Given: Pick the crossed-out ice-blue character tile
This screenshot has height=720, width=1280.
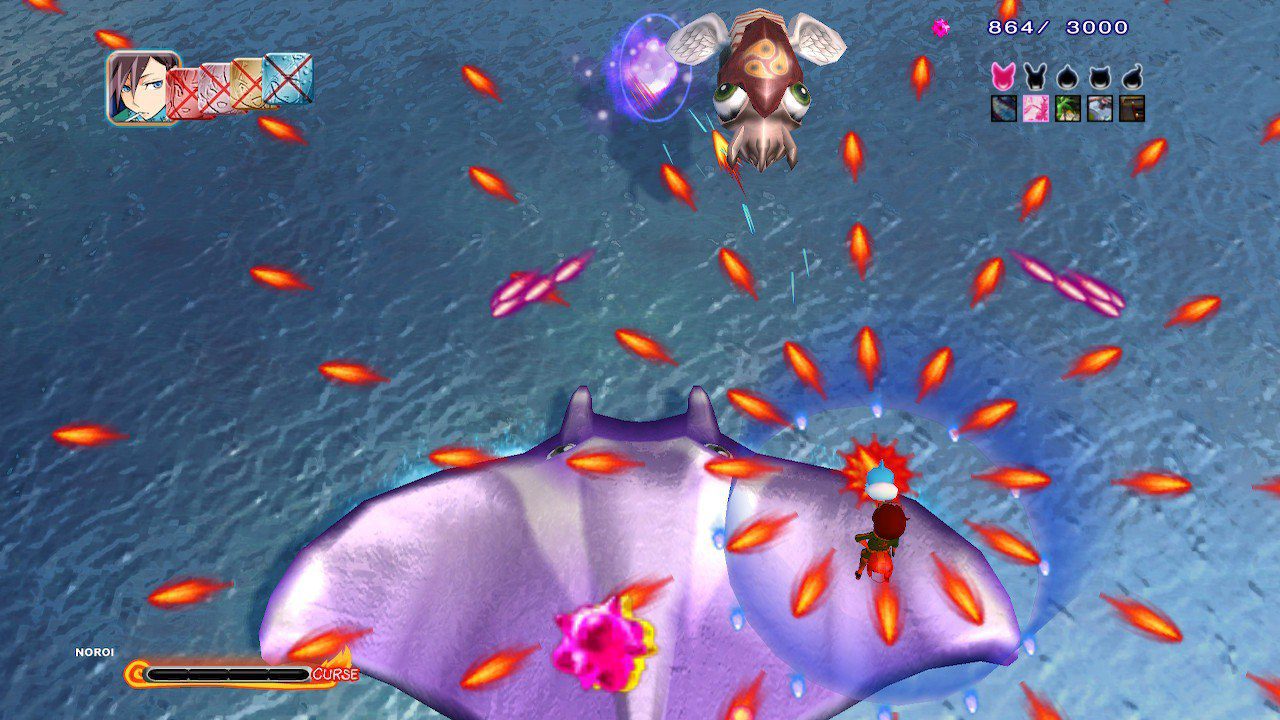Looking at the screenshot, I should [288, 78].
